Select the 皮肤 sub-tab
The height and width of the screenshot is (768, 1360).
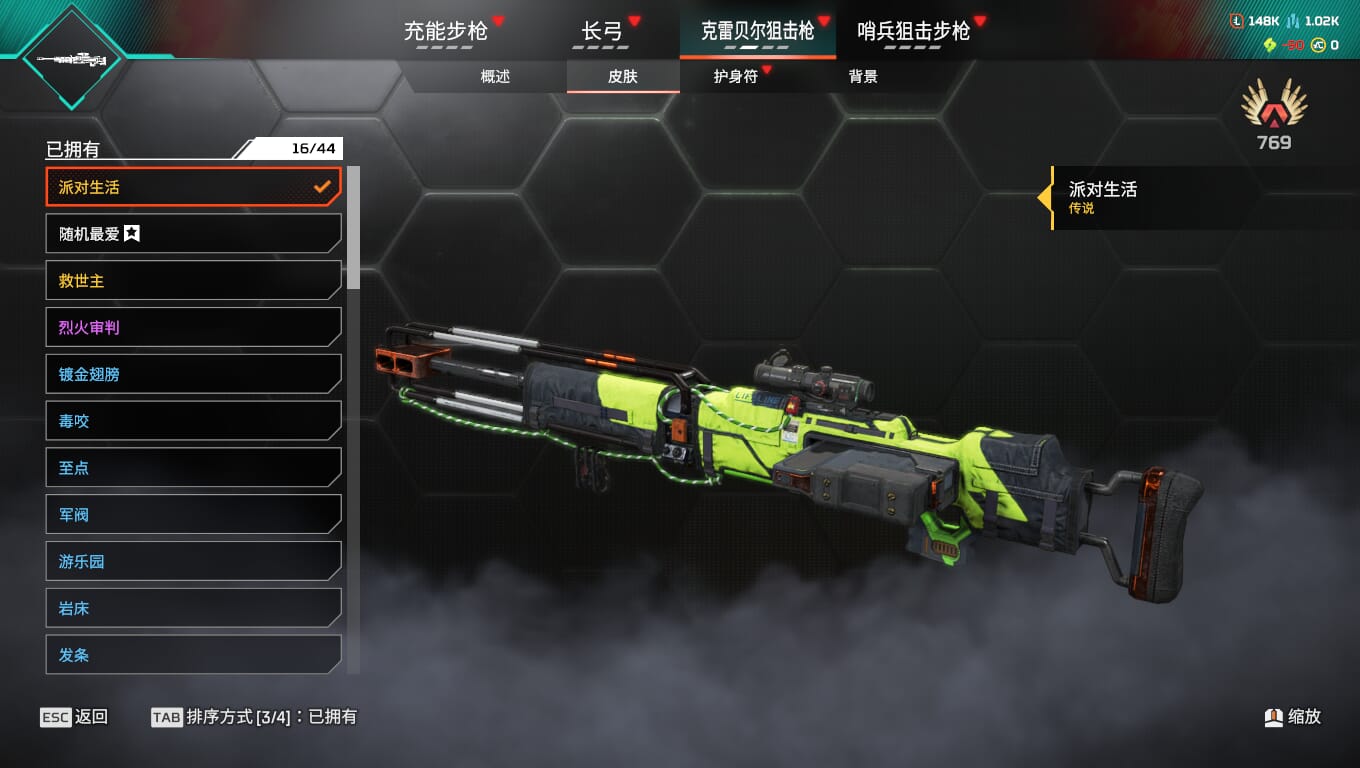(623, 77)
